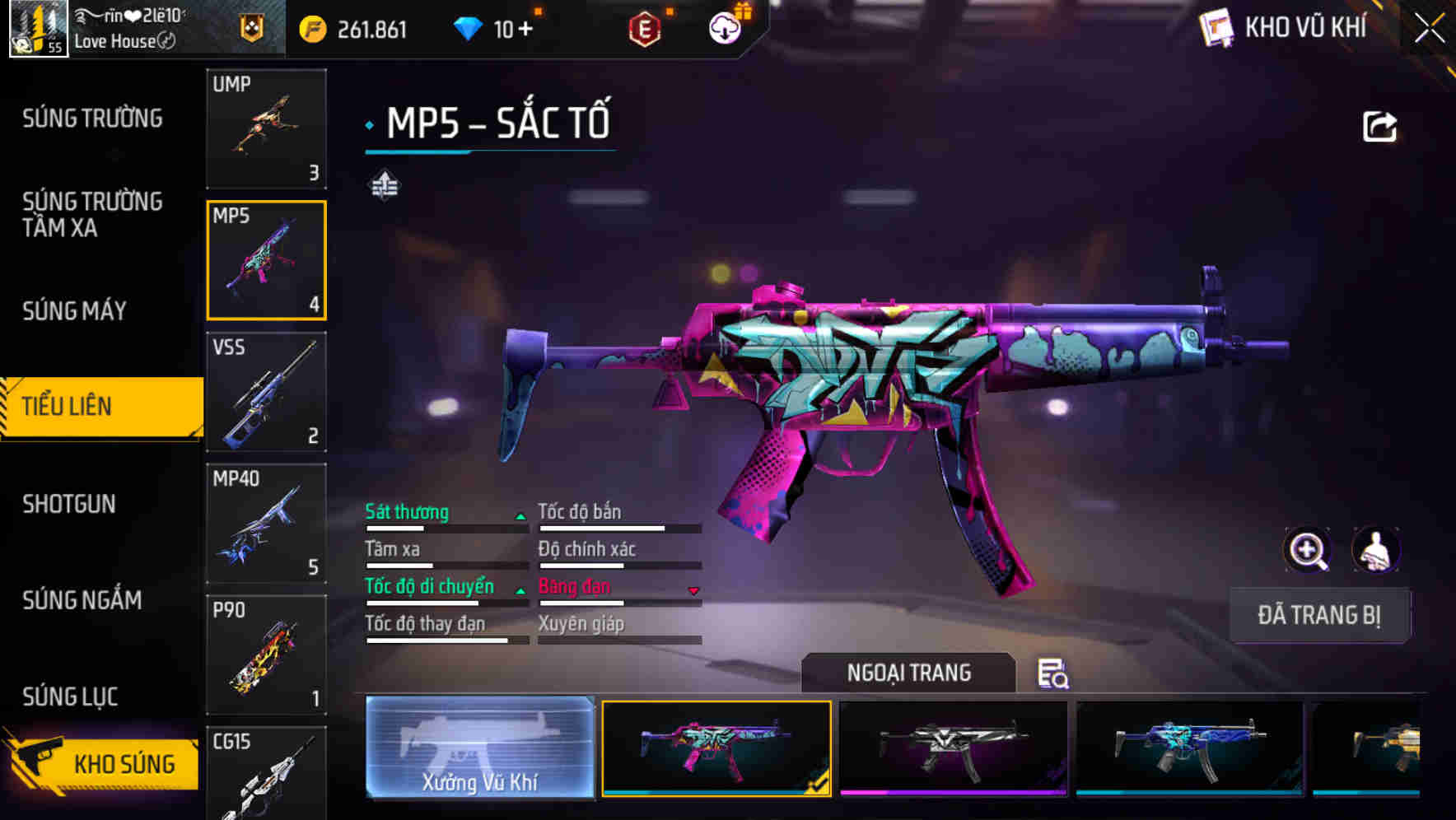Open the character preview icon
This screenshot has width=1456, height=820.
click(1376, 550)
